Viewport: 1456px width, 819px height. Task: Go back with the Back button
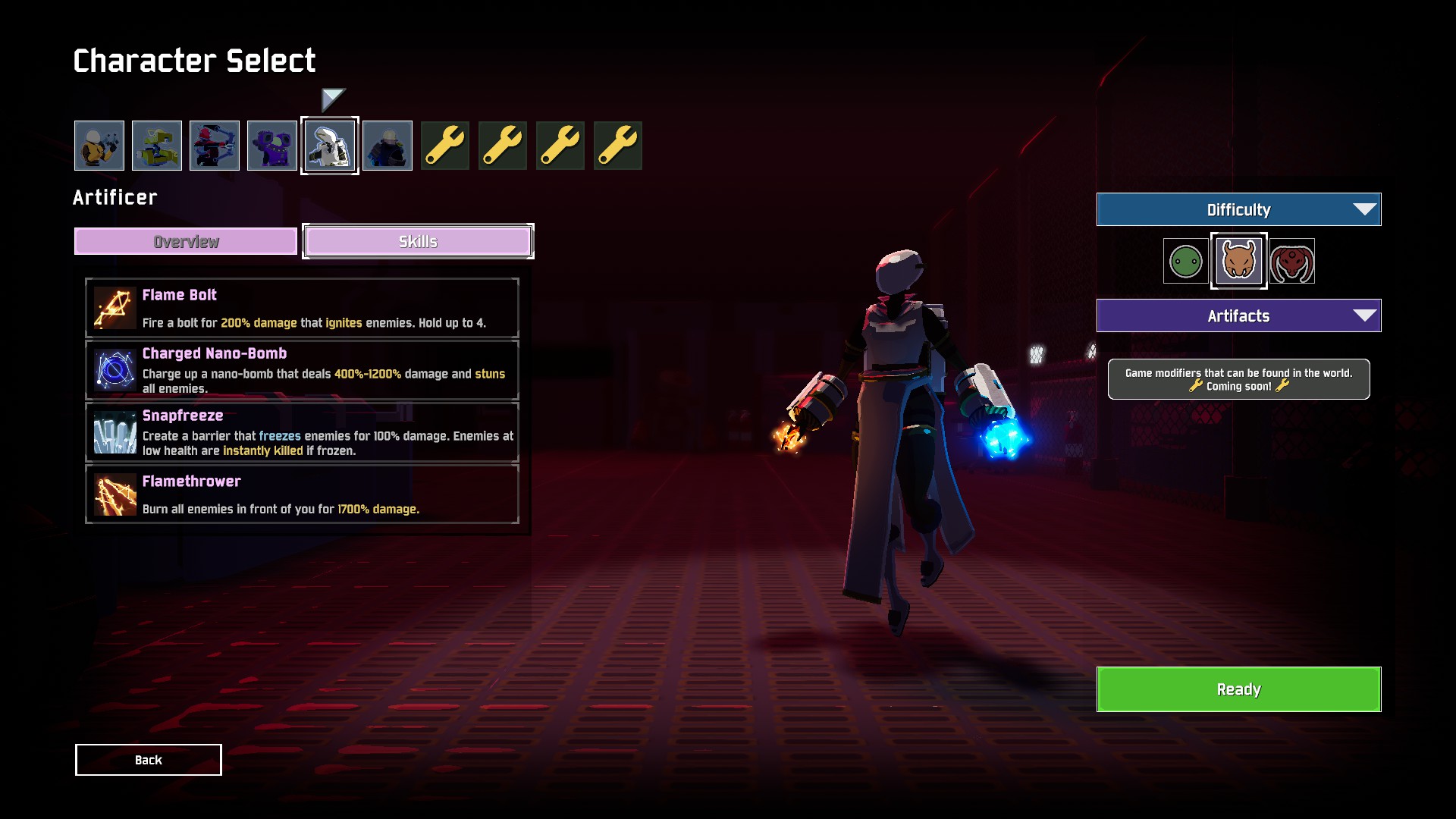tap(149, 760)
